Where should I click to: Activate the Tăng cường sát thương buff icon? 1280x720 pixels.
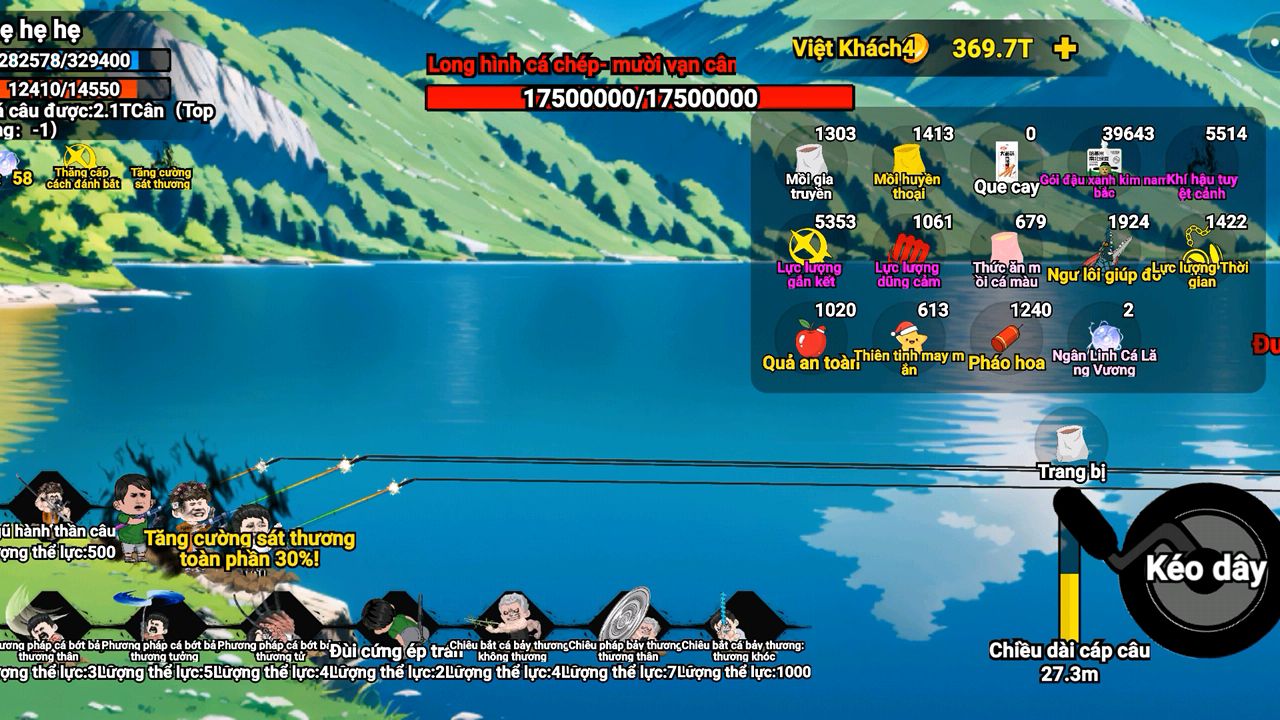click(x=160, y=163)
